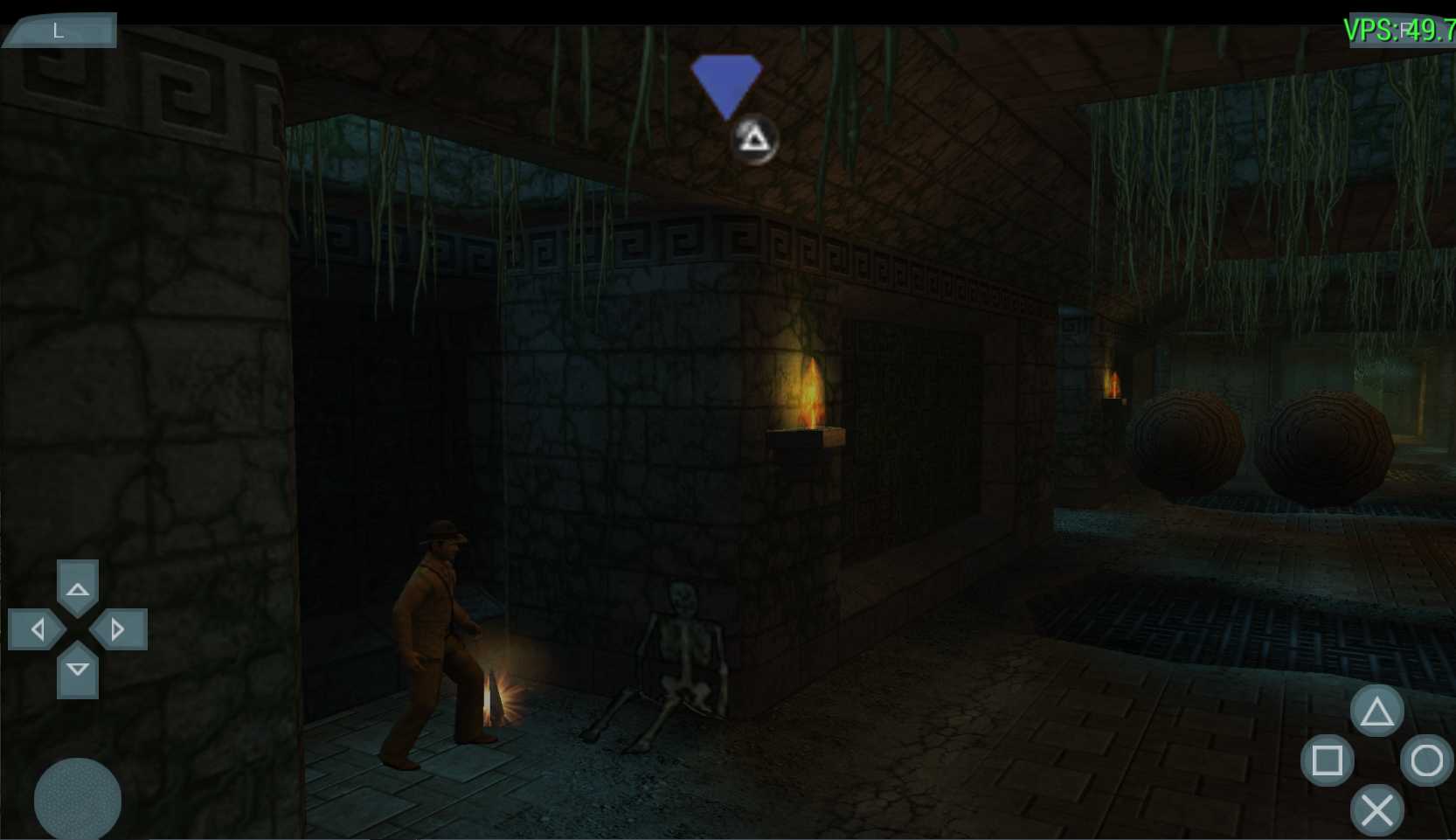Image resolution: width=1456 pixels, height=840 pixels.
Task: Tap the on-screen cross touch button
Action: pyautogui.click(x=1376, y=810)
